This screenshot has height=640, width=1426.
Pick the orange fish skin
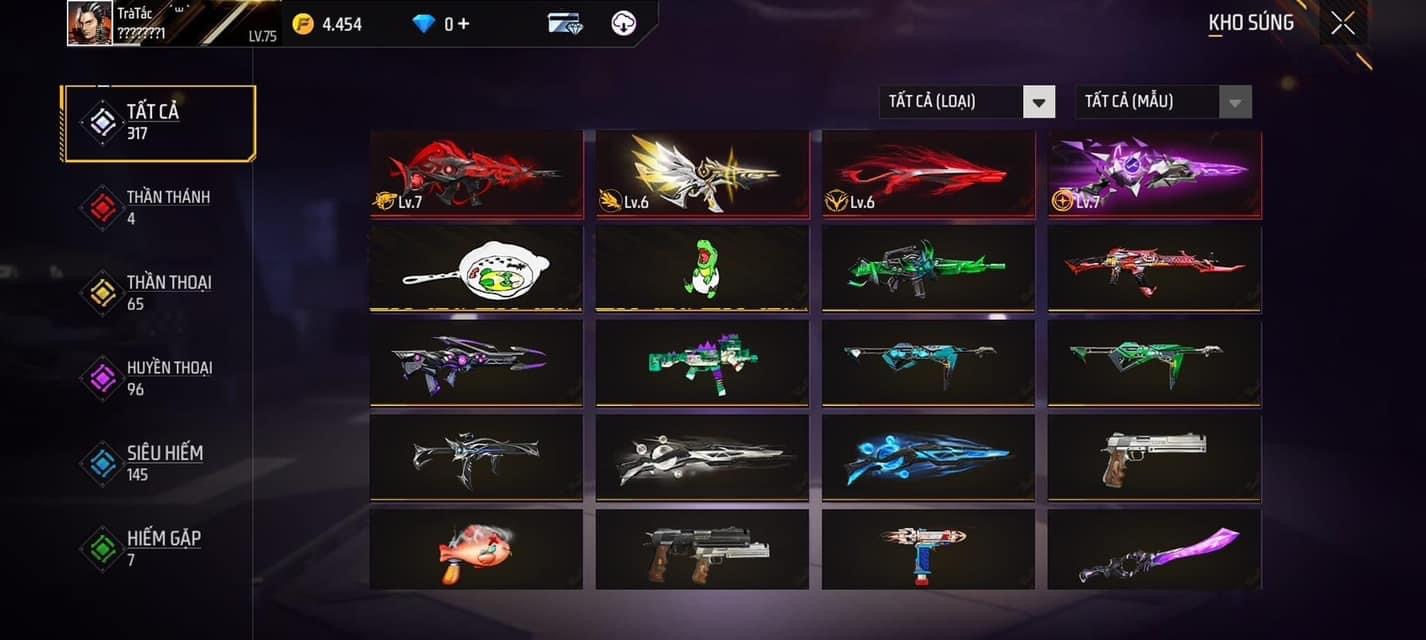pyautogui.click(x=476, y=550)
